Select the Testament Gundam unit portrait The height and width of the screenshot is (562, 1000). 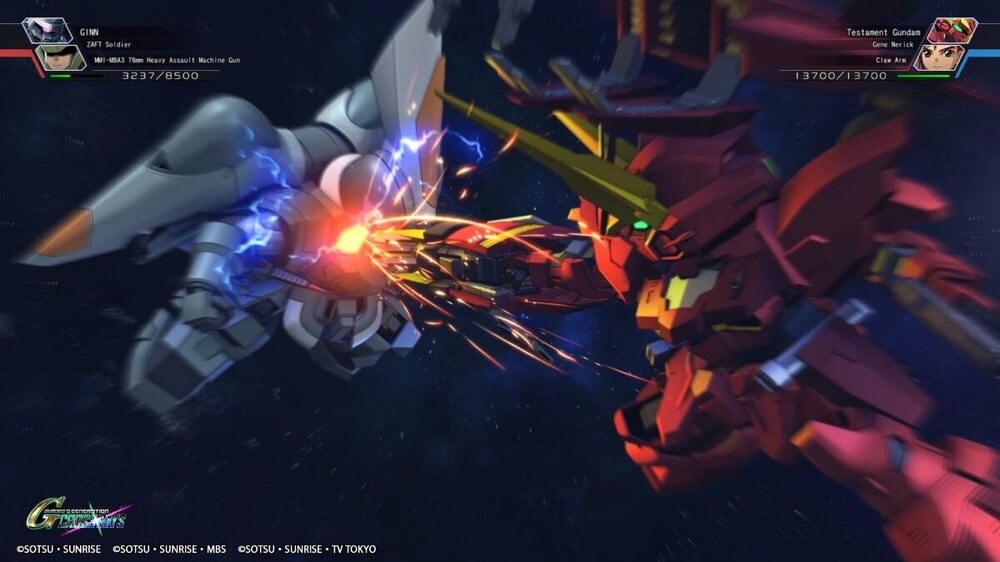coord(951,30)
